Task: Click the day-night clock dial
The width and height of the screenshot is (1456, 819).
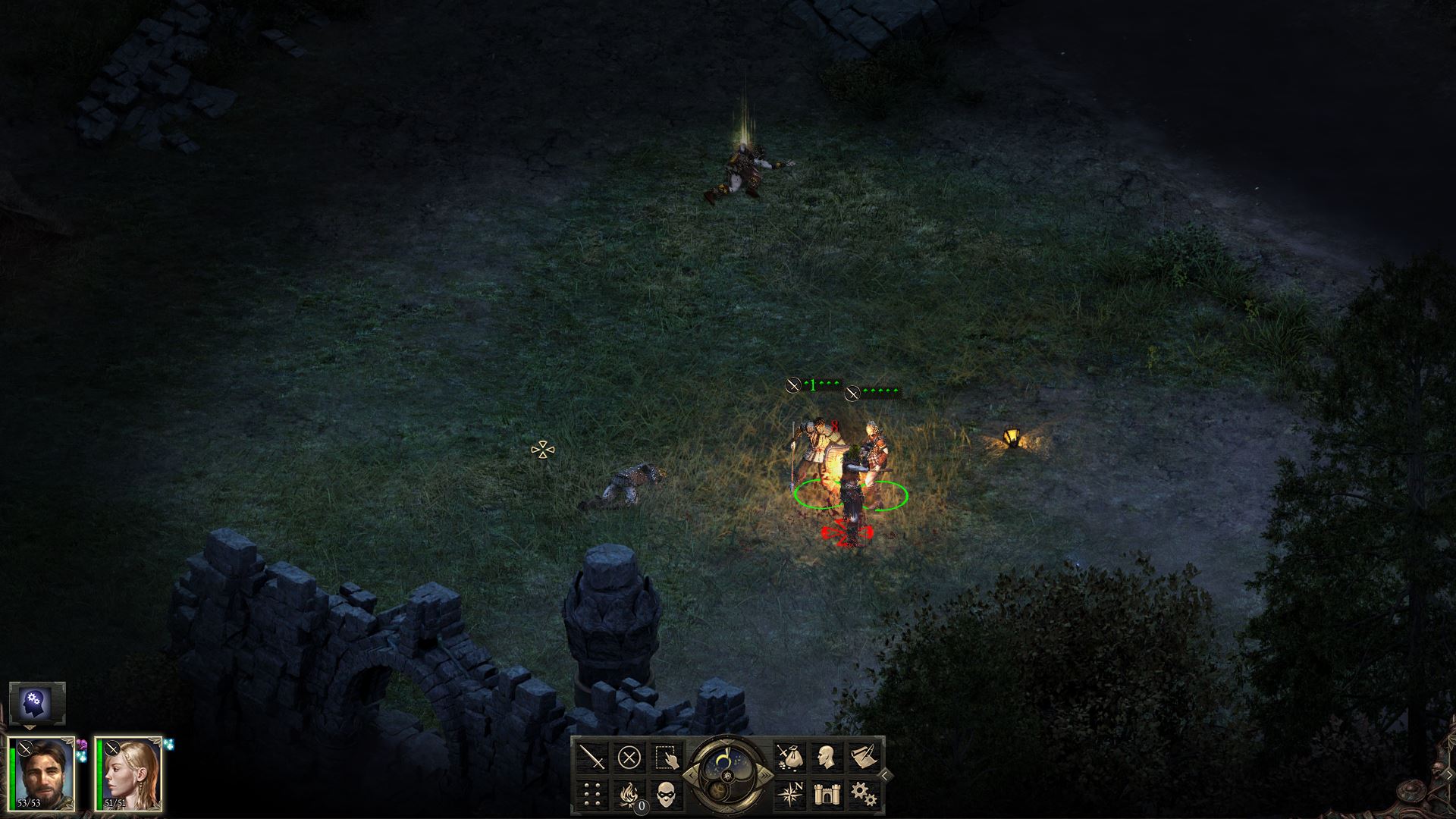Action: point(726,767)
